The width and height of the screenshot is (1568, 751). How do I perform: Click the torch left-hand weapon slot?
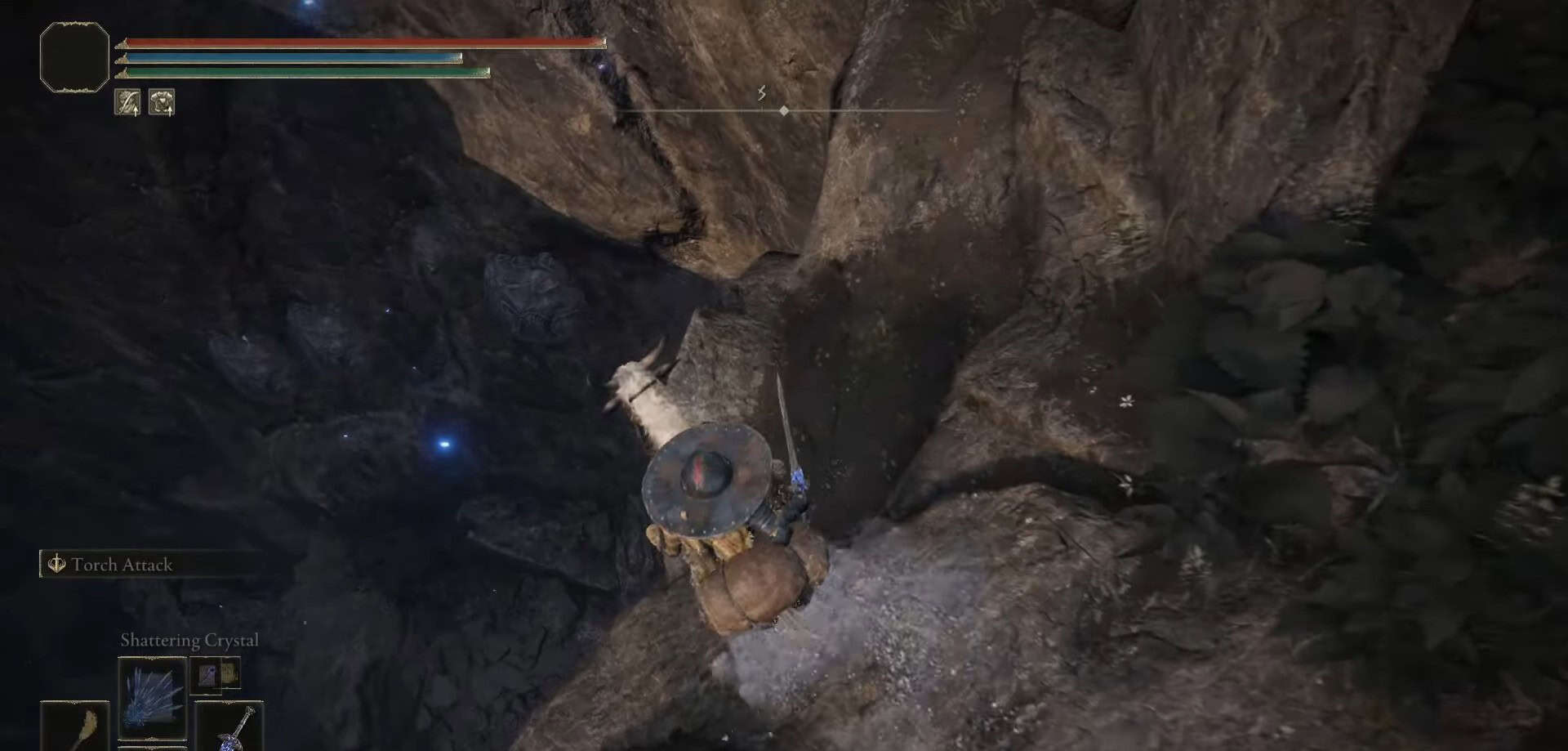pyautogui.click(x=75, y=726)
